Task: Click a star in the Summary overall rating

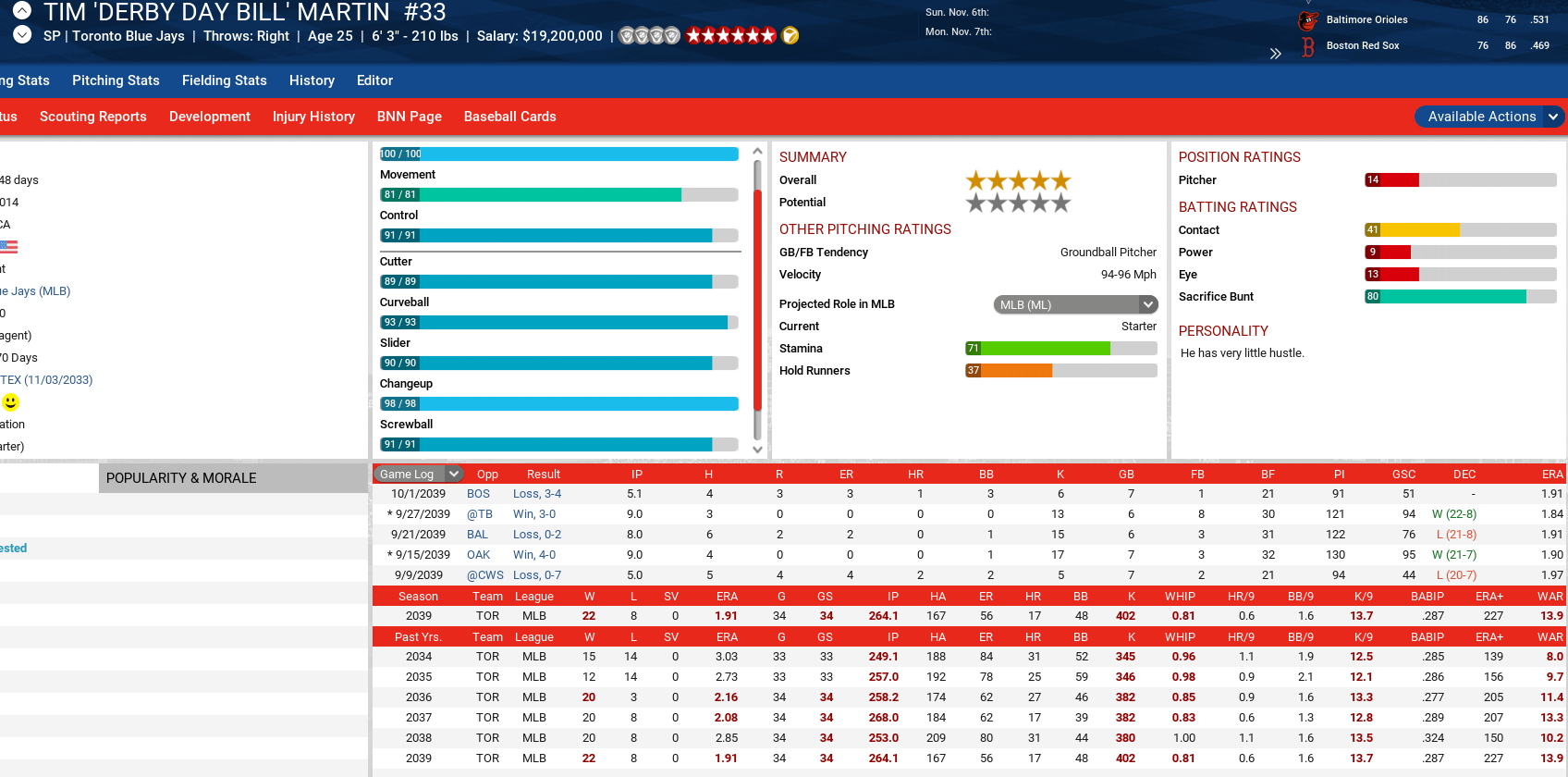Action: click(x=1017, y=181)
